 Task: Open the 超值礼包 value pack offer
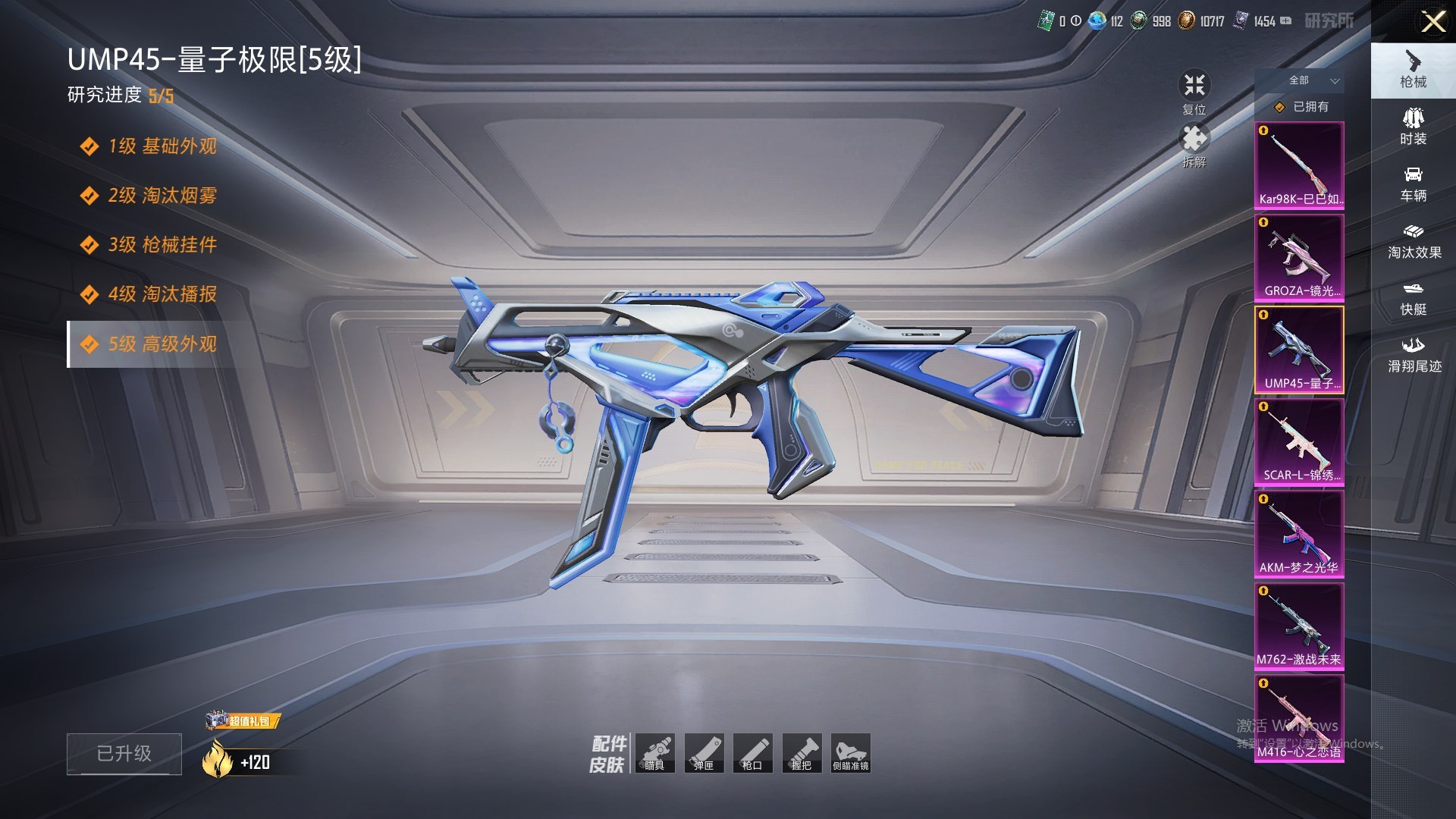(244, 720)
